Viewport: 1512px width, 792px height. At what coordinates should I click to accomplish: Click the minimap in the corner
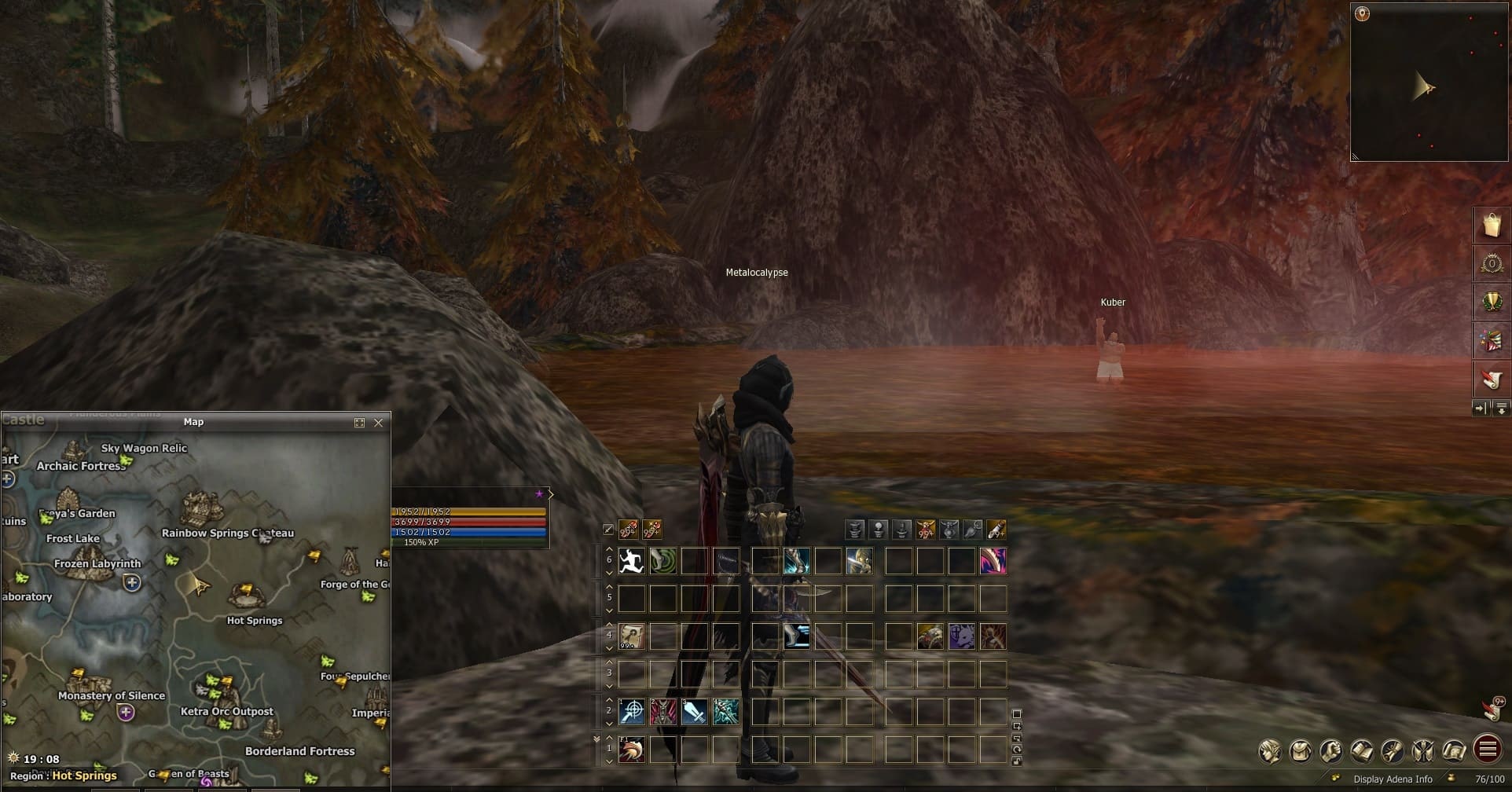(1429, 82)
